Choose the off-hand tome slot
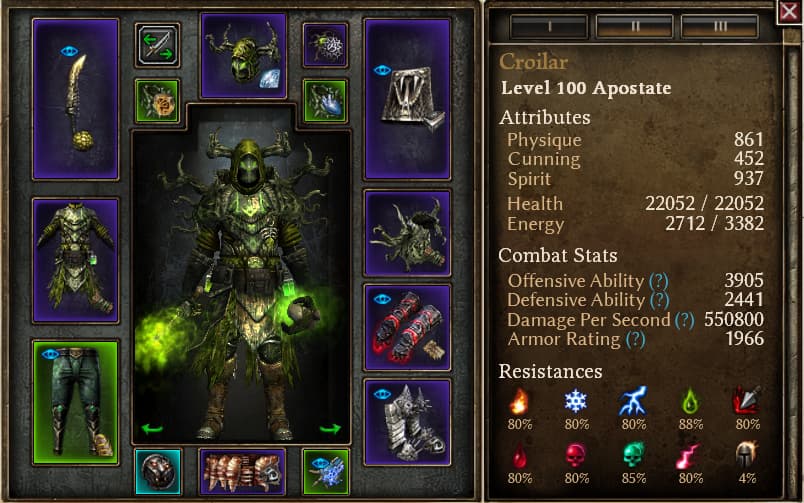 (407, 98)
